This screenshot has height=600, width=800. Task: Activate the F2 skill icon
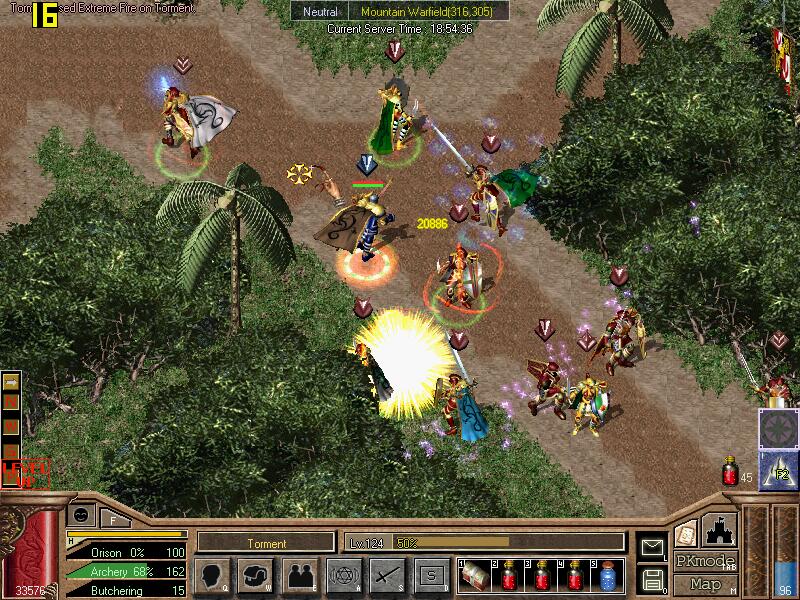(x=779, y=470)
